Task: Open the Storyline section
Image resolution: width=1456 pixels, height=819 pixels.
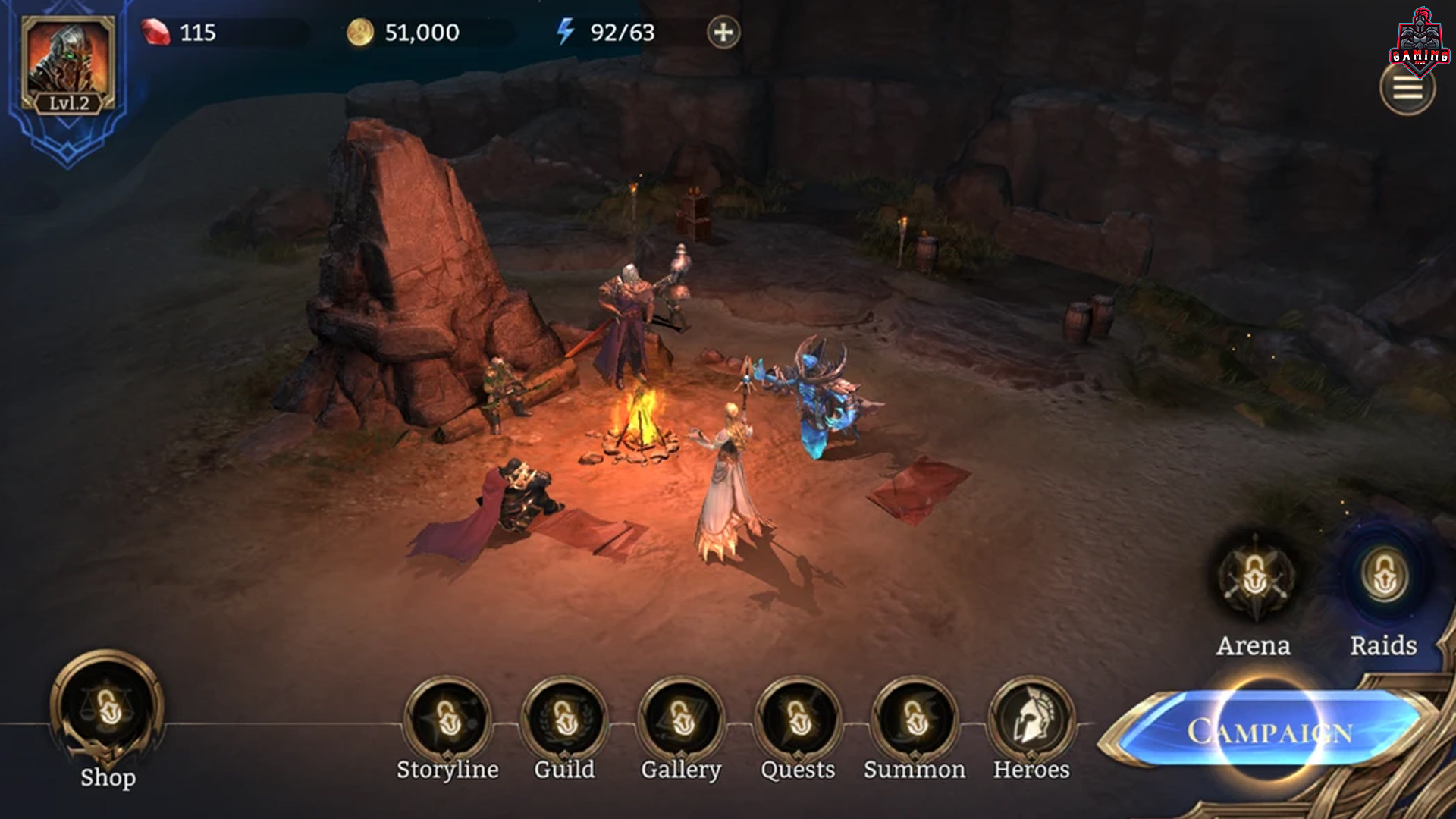Action: coord(447,719)
